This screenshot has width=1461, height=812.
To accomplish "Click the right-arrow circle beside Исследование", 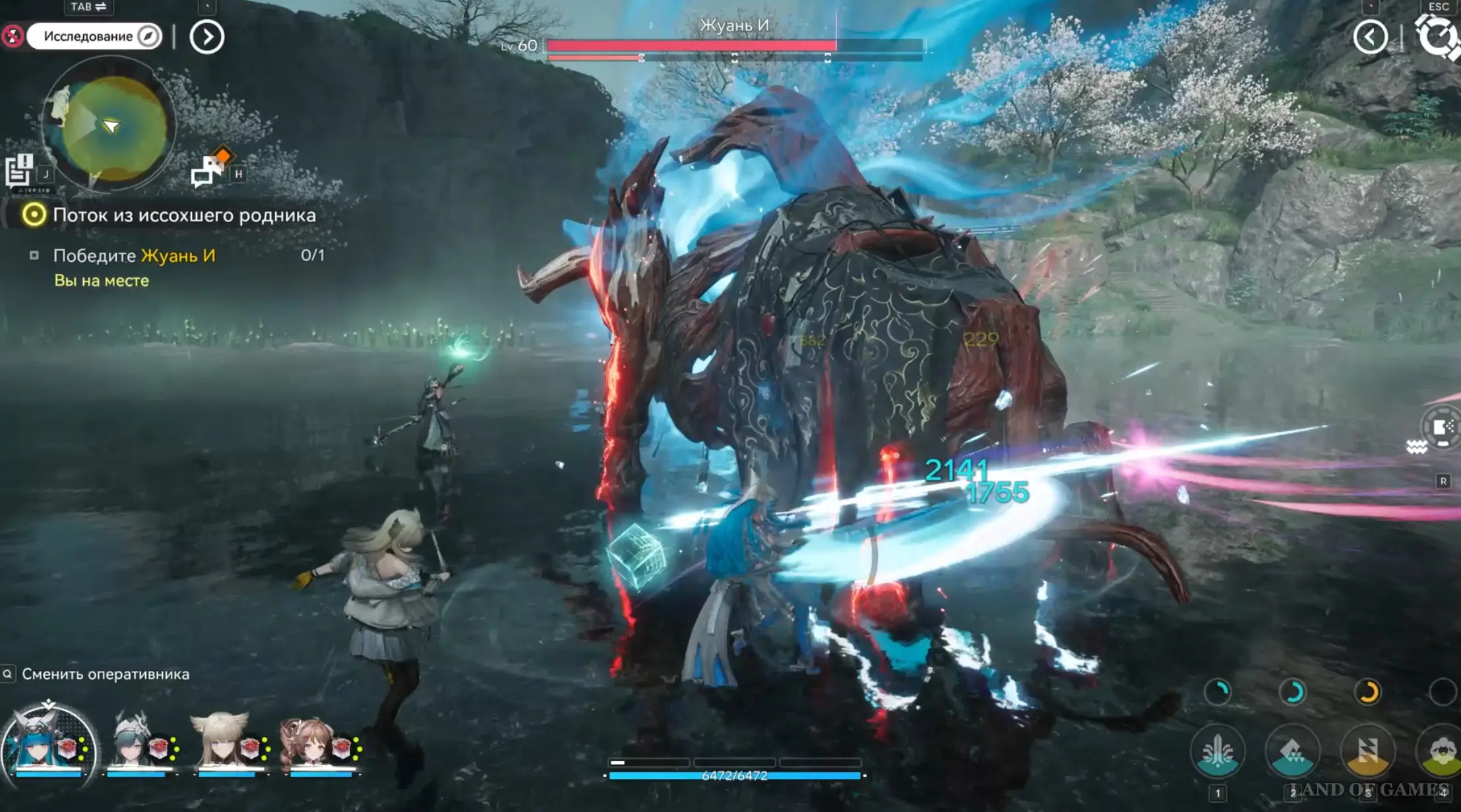I will (x=207, y=37).
